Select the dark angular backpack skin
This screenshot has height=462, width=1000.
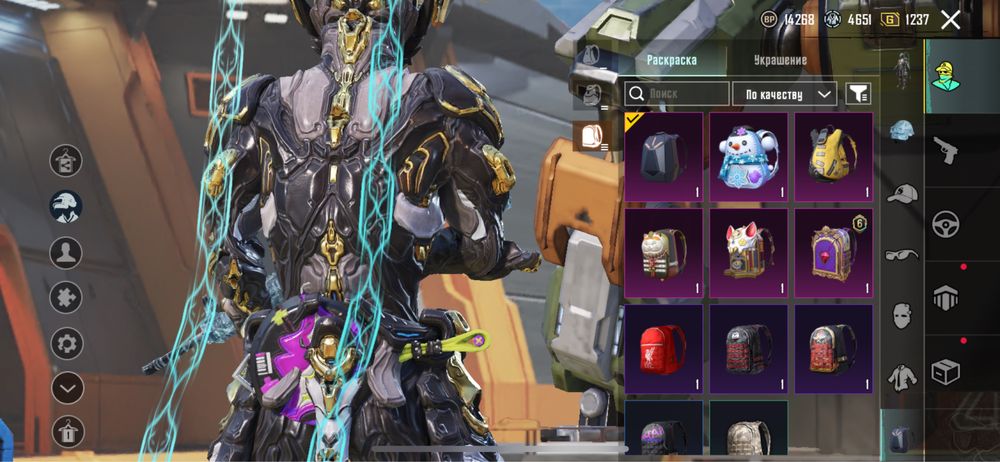click(x=663, y=156)
